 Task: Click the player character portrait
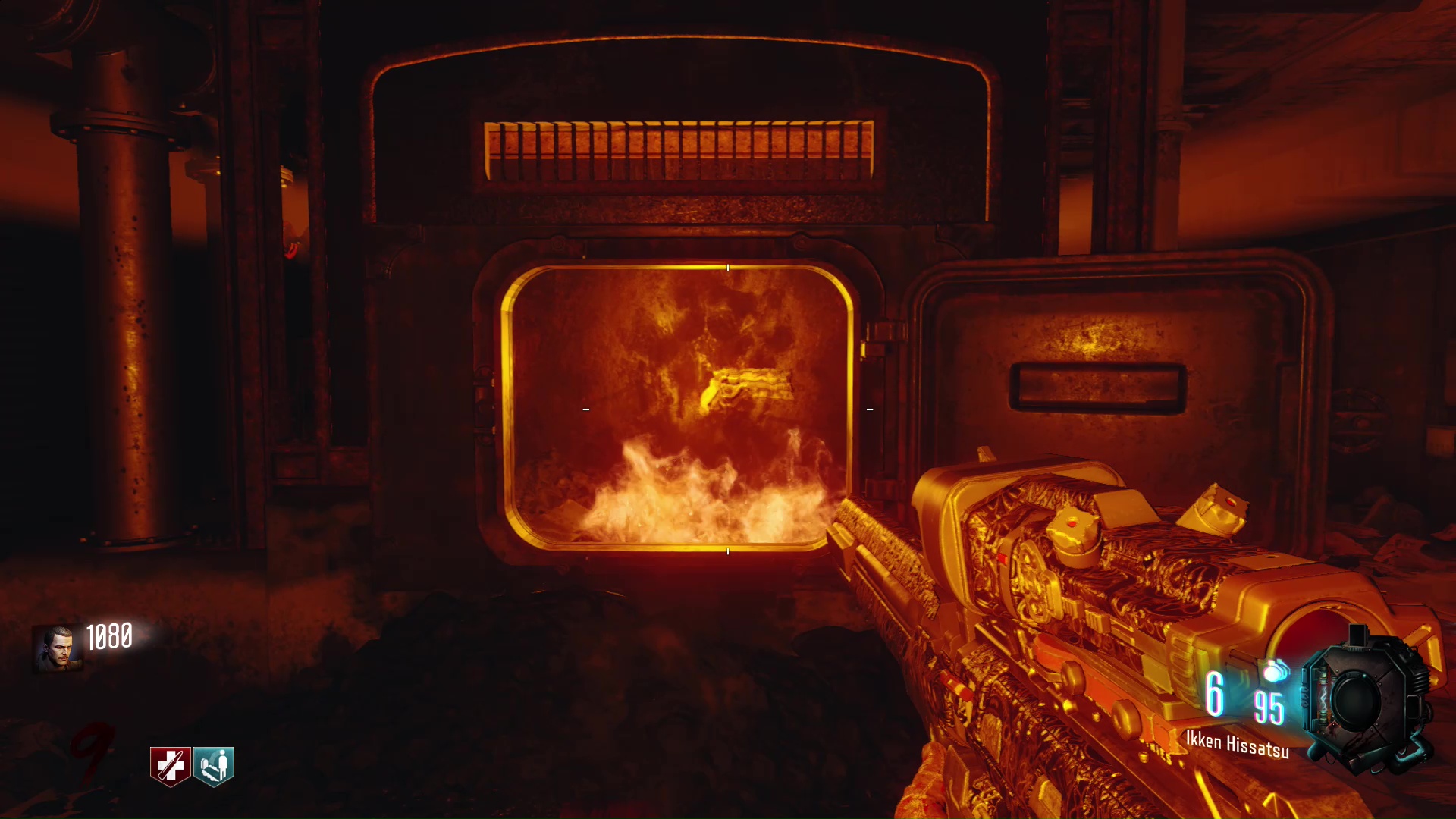click(58, 648)
